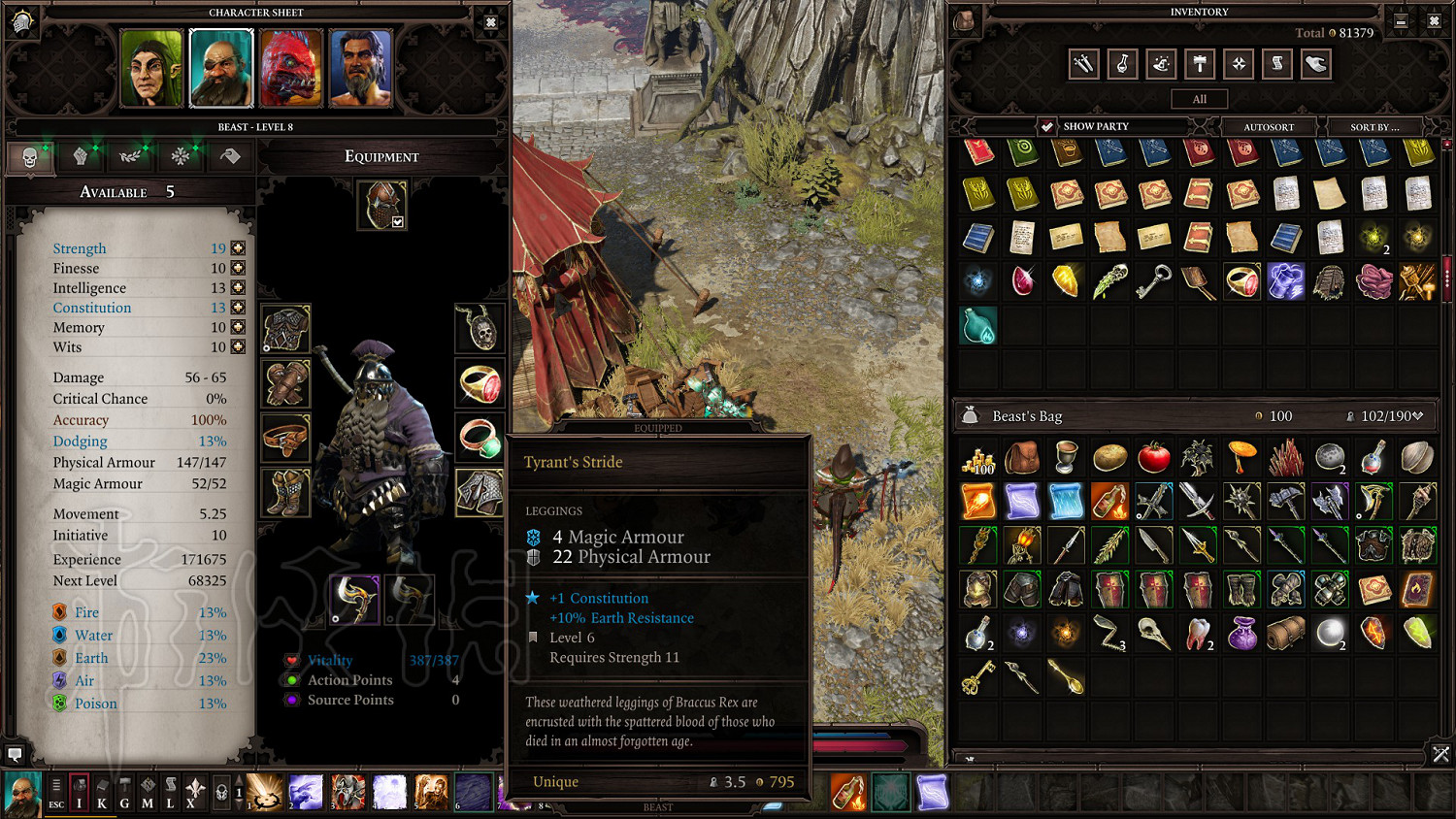Open the Sort By dropdown
This screenshot has height=819, width=1456.
[1374, 126]
